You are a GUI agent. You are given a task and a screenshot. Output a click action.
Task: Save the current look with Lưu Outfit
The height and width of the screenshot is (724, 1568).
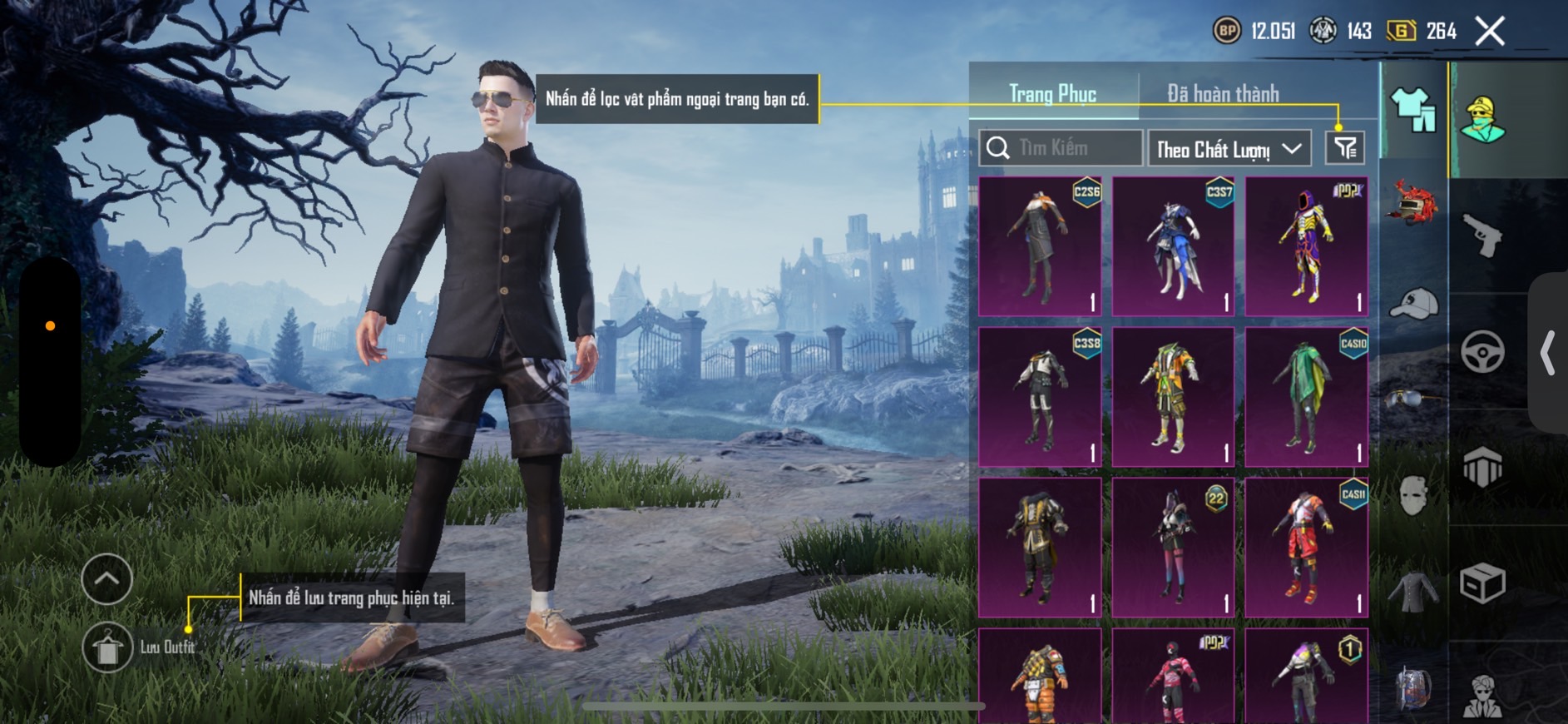tap(107, 647)
